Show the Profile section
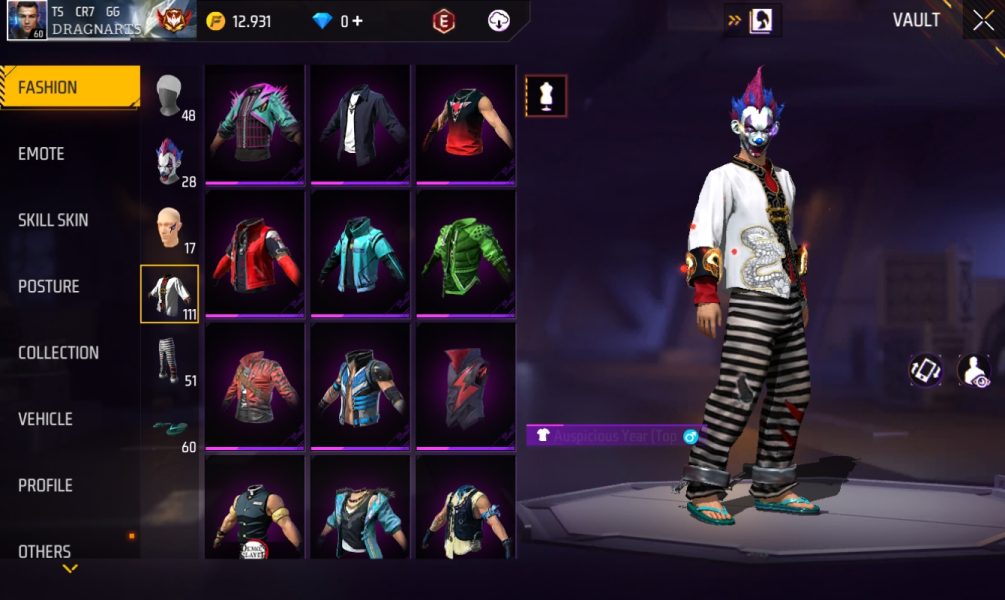Image resolution: width=1005 pixels, height=600 pixels. (x=46, y=485)
